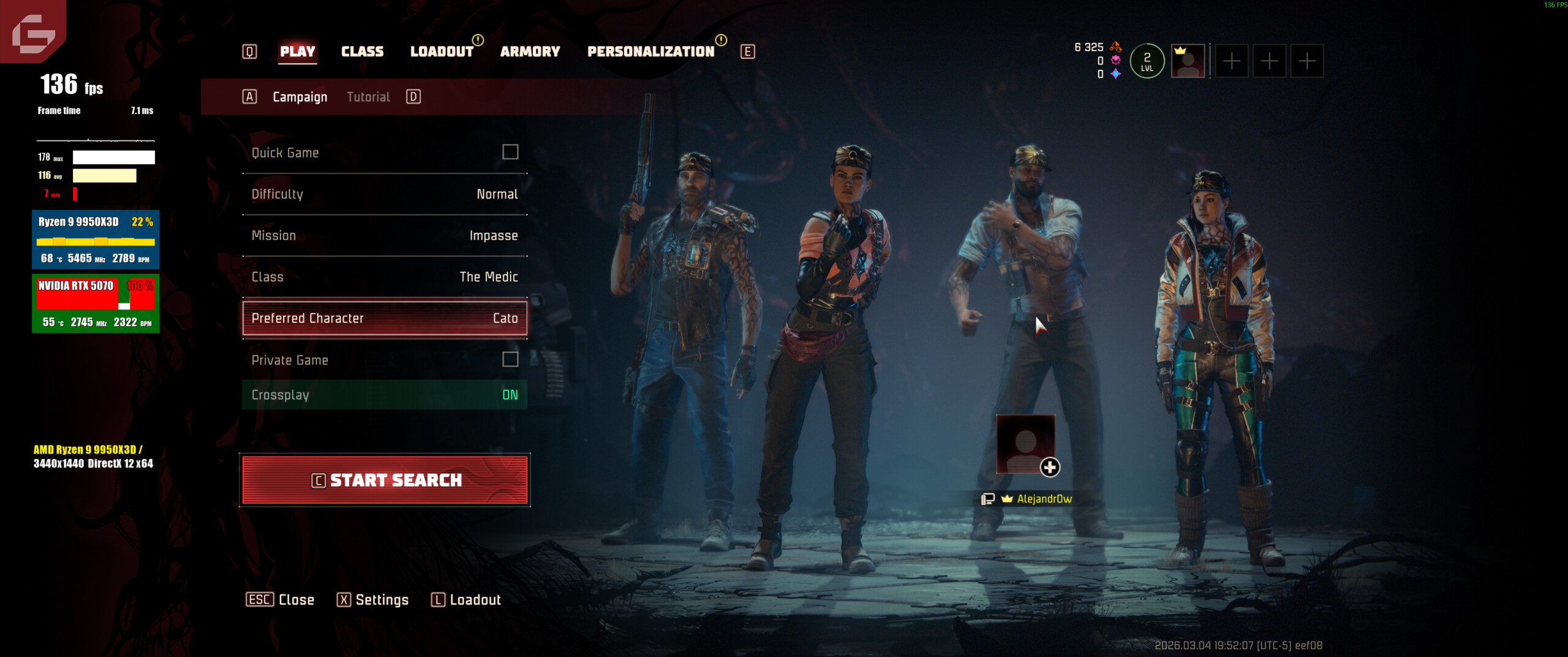Viewport: 1568px width, 657px height.
Task: Select the Campaign sub-tab
Action: (x=300, y=97)
